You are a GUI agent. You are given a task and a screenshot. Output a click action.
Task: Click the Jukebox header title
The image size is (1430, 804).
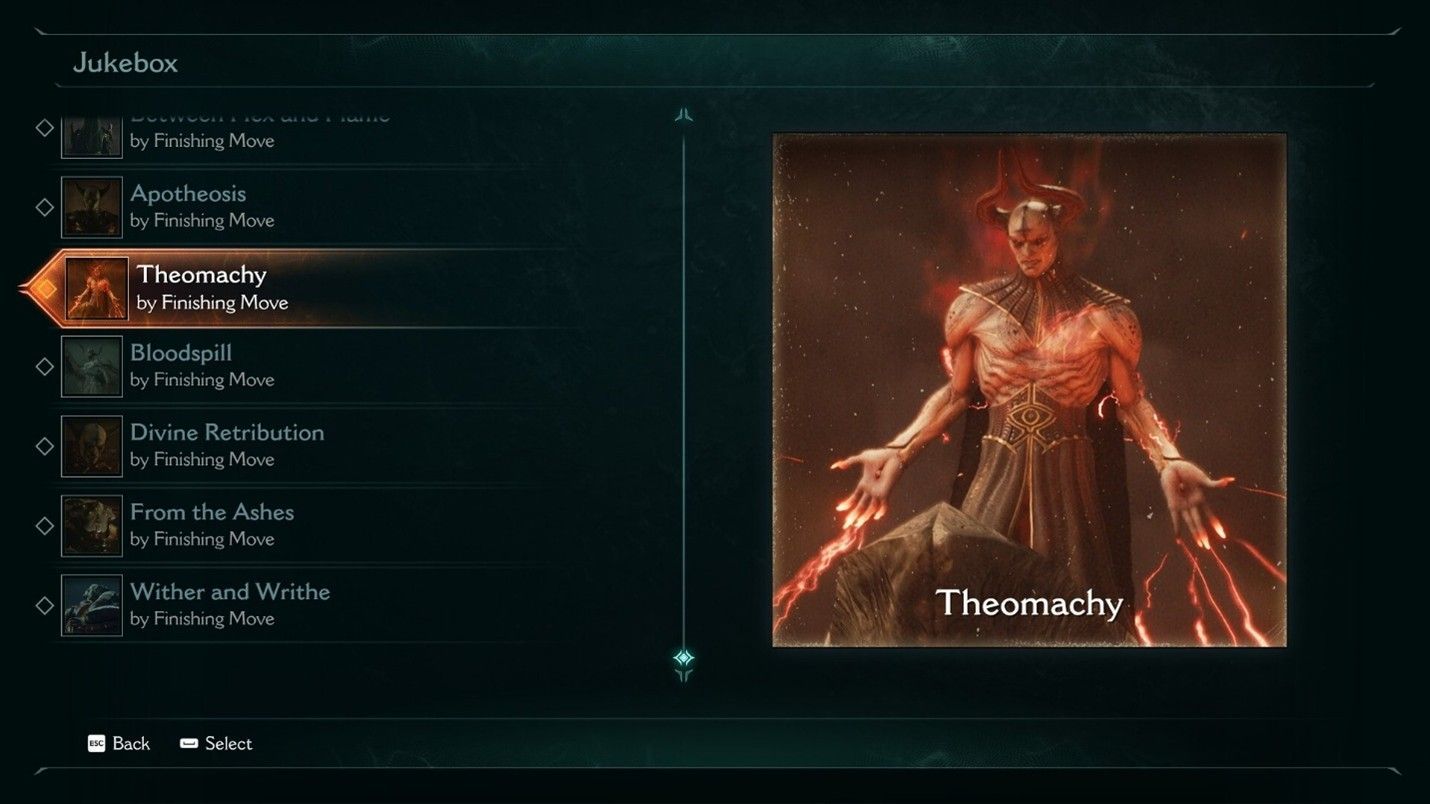pos(125,62)
